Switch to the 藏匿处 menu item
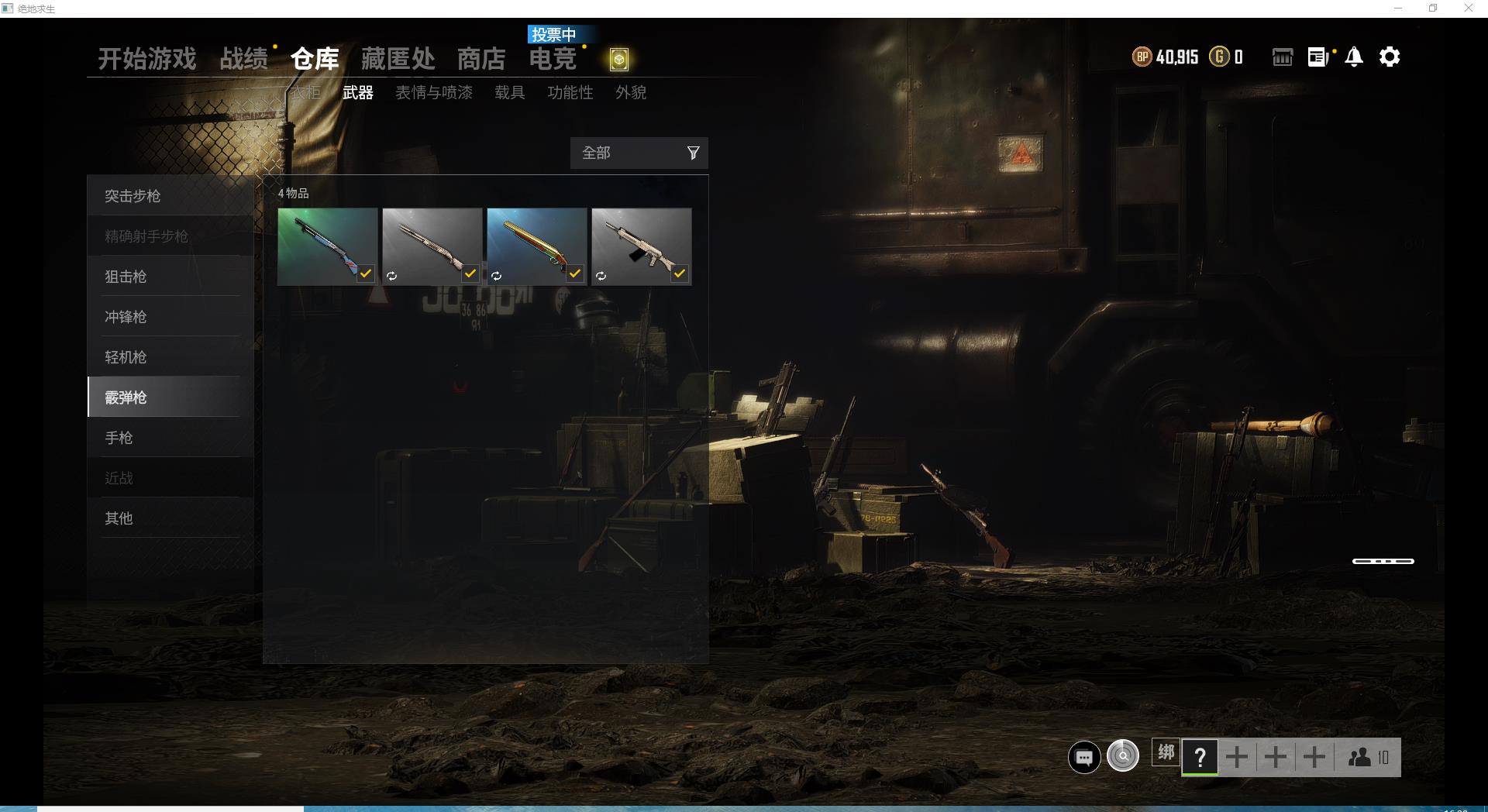The image size is (1488, 812). pos(398,58)
